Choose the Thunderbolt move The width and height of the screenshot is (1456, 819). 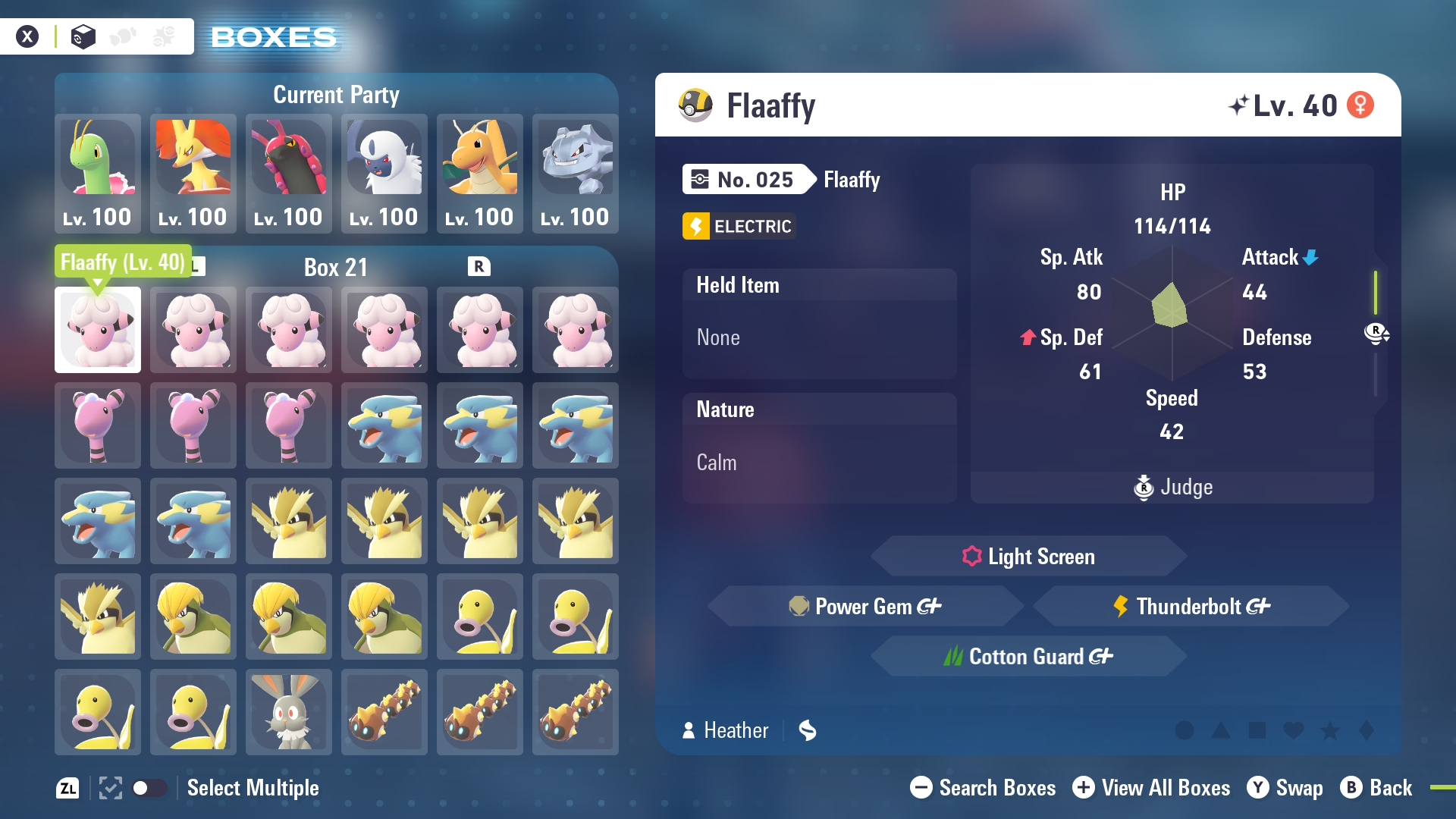[1191, 607]
